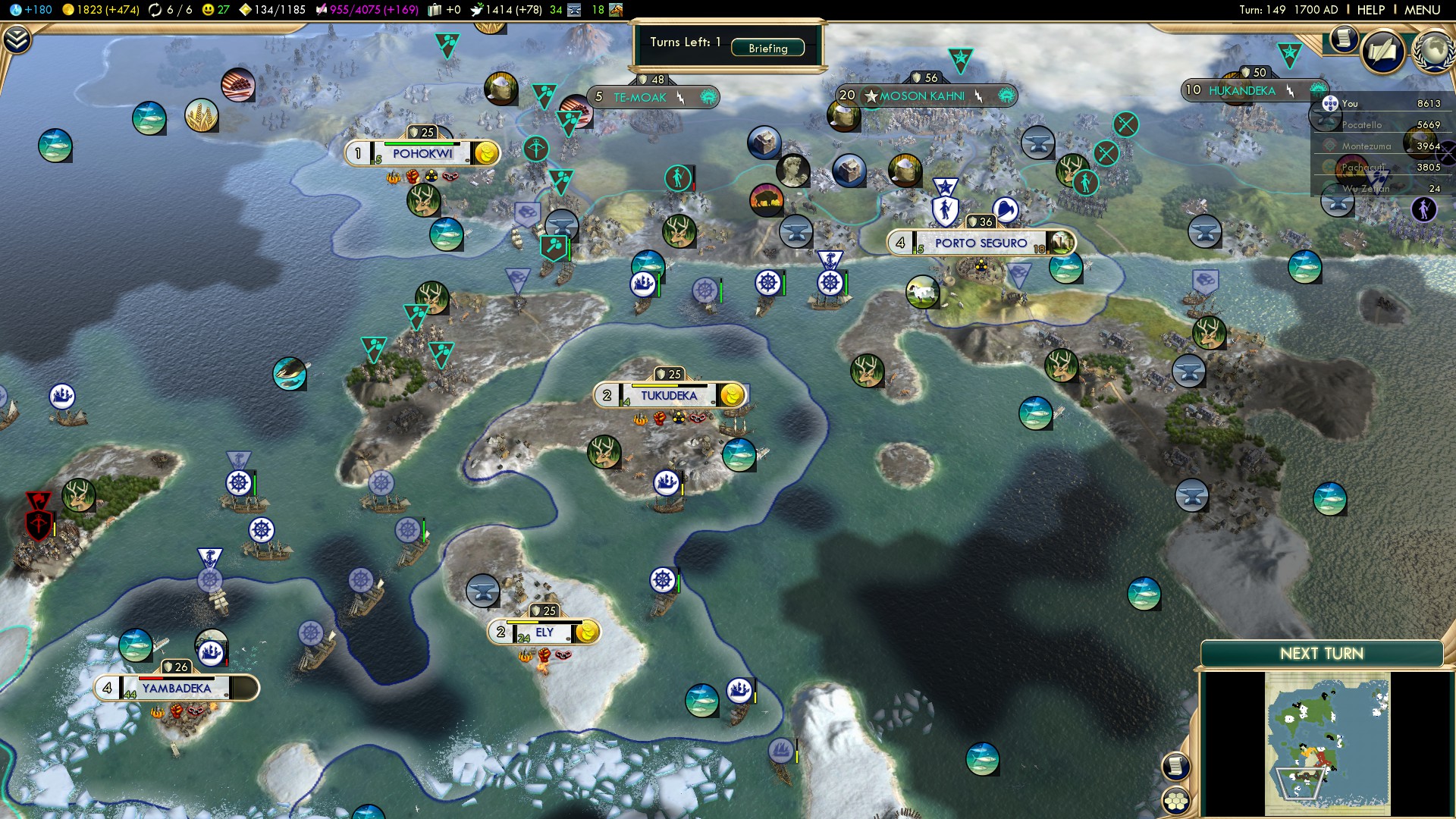
Task: Open the top-right scroll notification log
Action: coord(1343,38)
